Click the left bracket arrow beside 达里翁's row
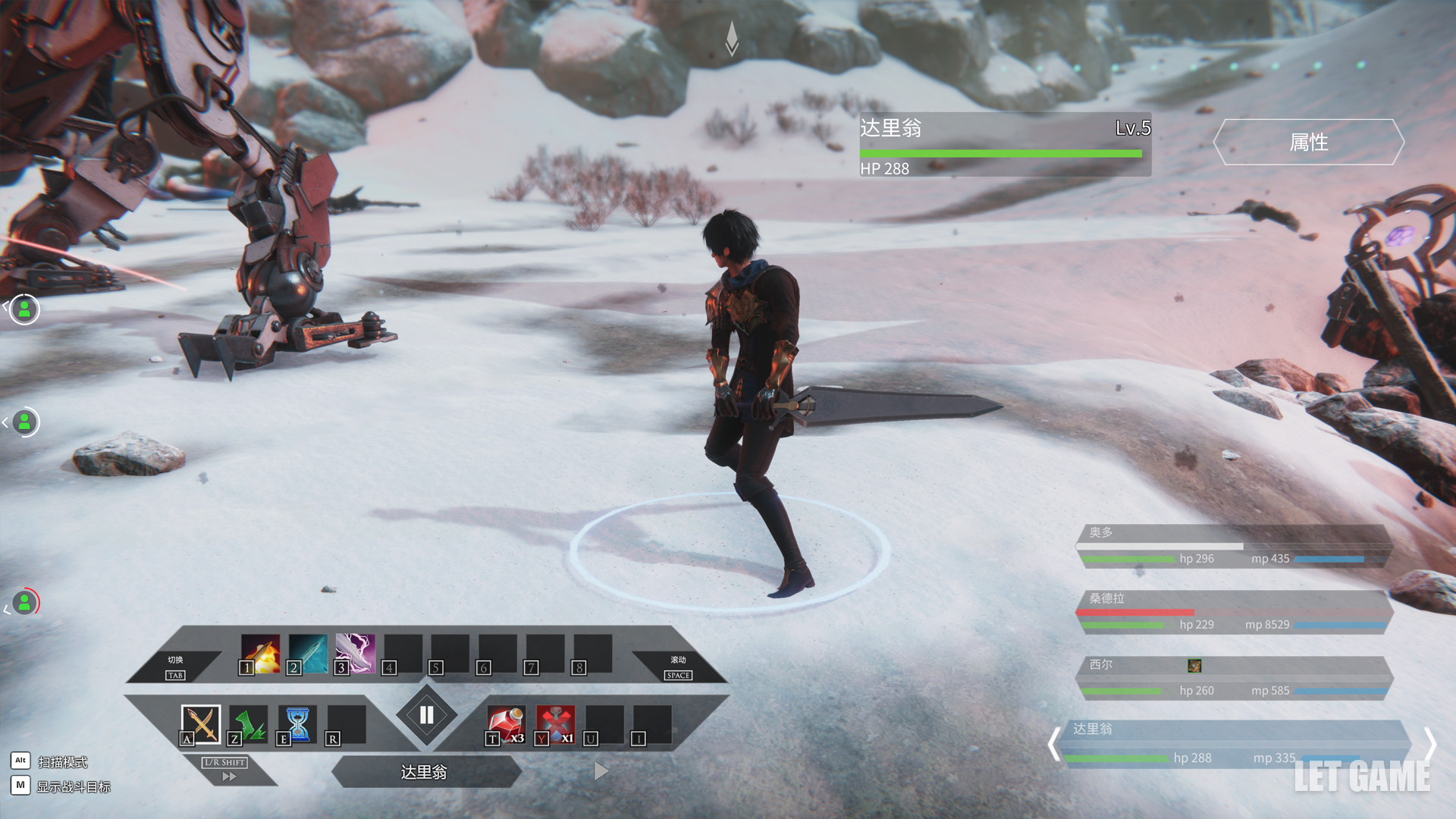 [x=1053, y=744]
